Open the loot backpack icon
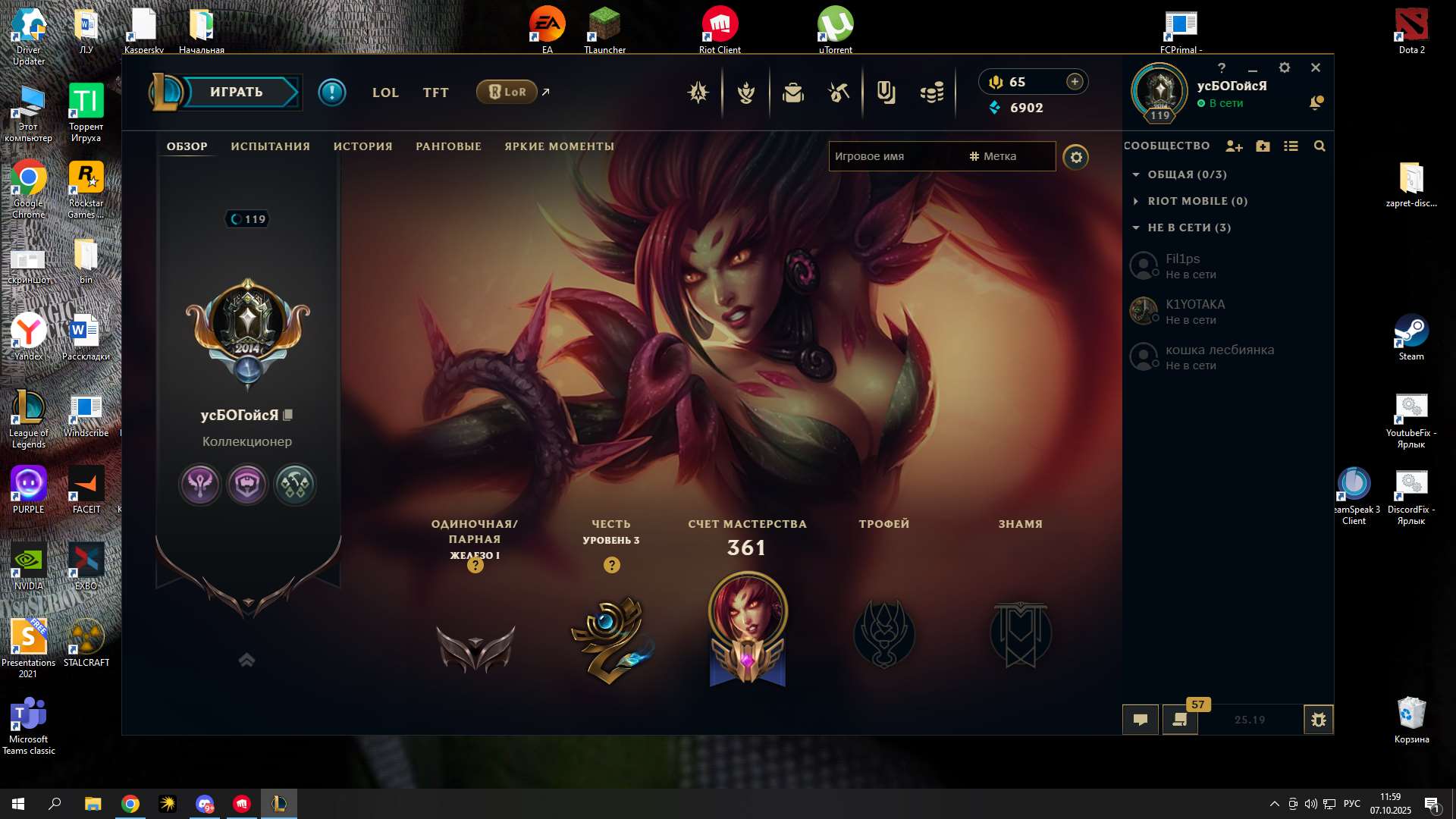 click(792, 92)
